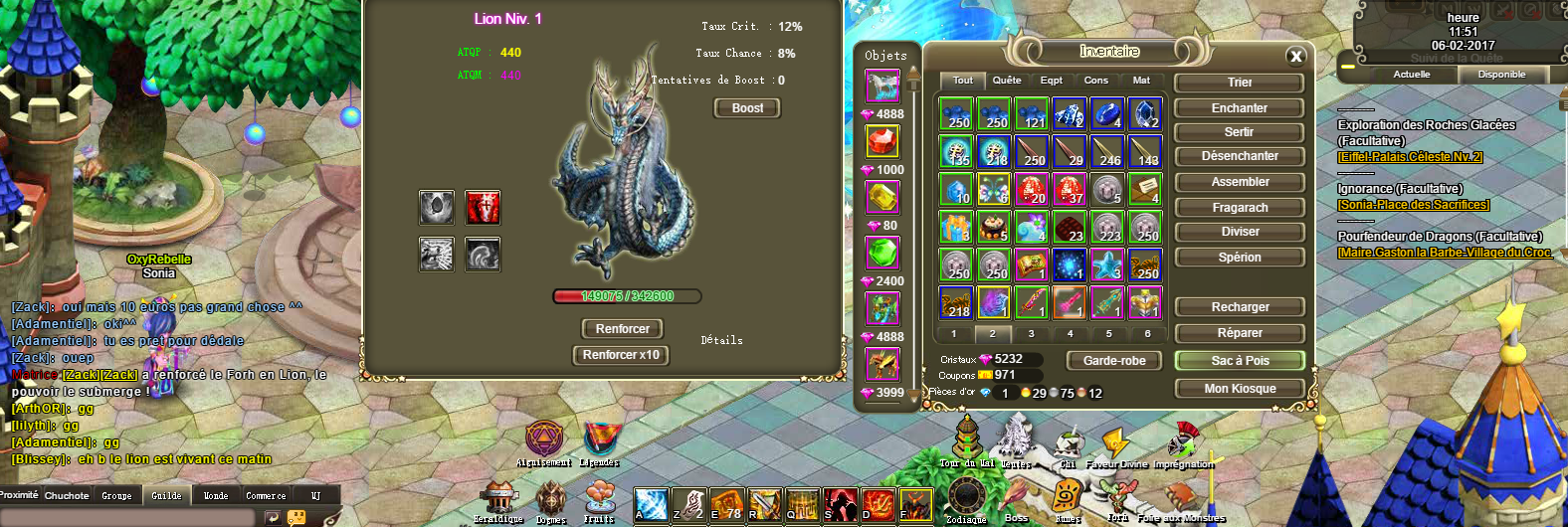
Task: Reinforce the lion with Renforcer
Action: 622,329
